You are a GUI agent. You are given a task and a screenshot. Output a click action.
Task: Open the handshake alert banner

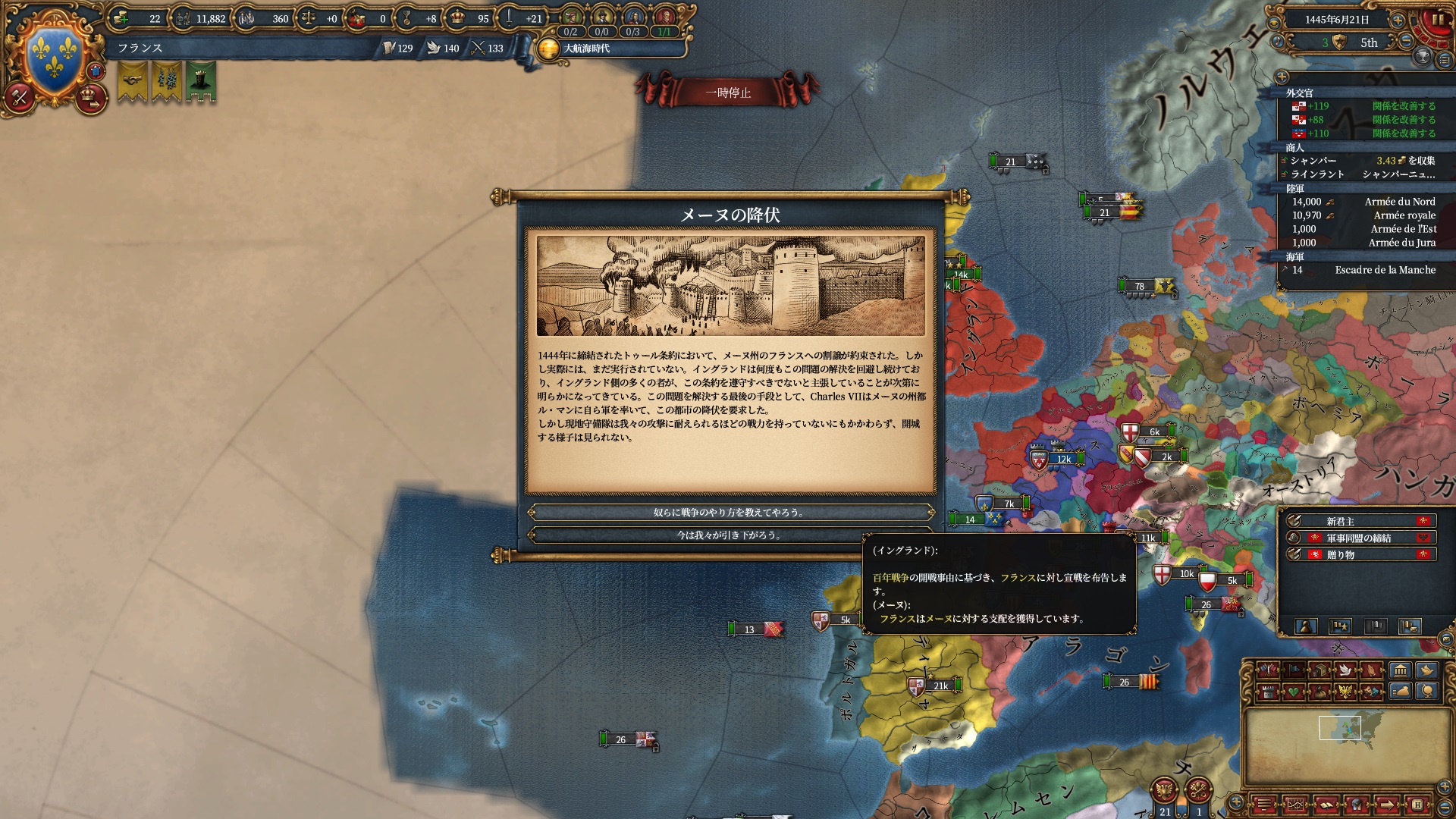pos(133,80)
